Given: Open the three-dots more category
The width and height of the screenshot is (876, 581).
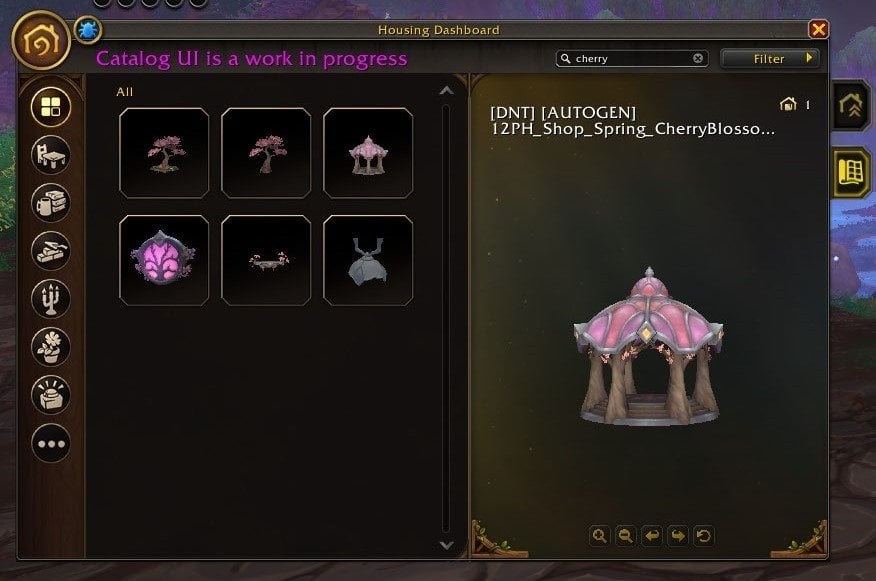Looking at the screenshot, I should pos(51,442).
